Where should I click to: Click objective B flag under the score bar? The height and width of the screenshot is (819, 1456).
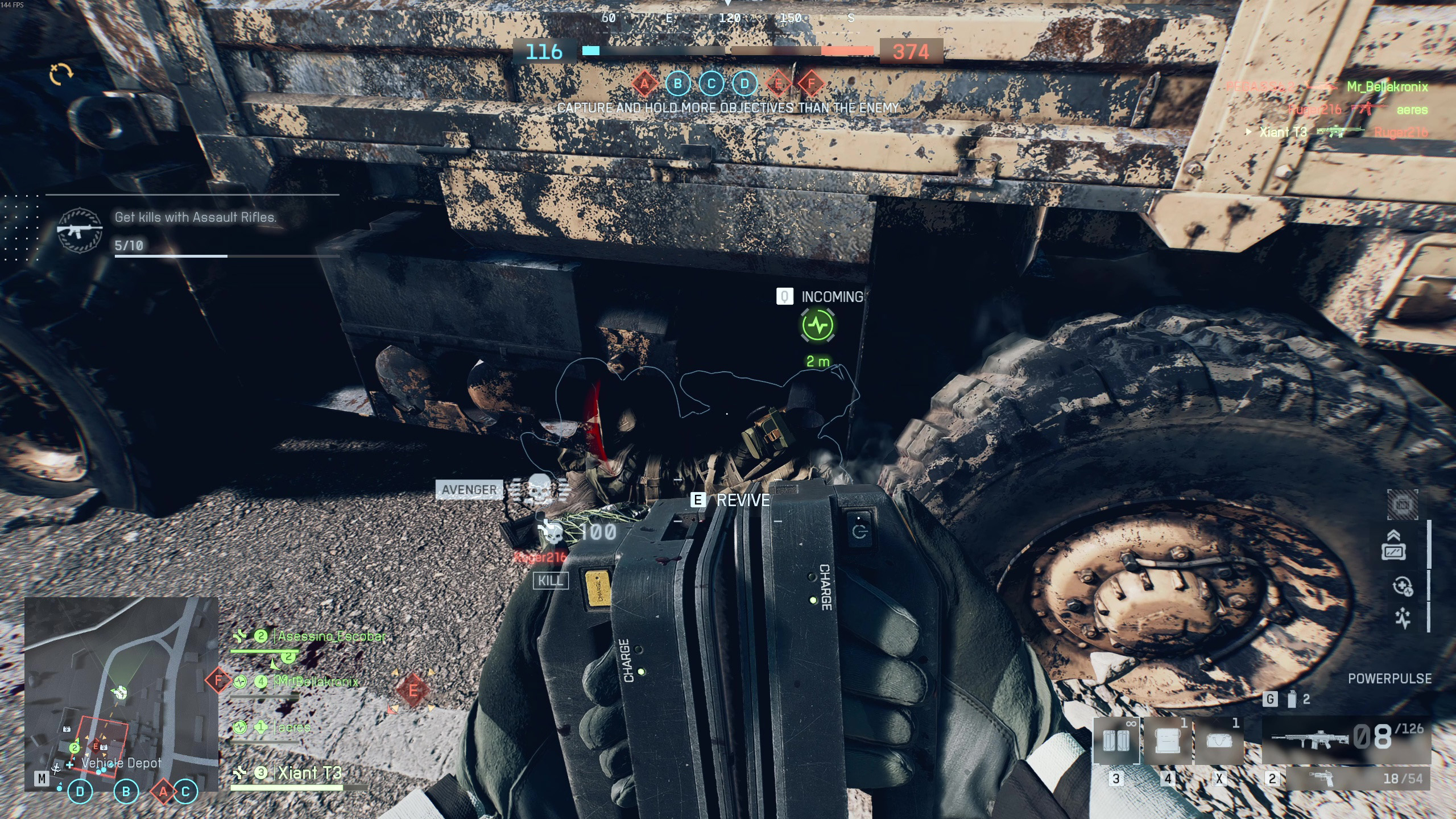click(677, 84)
